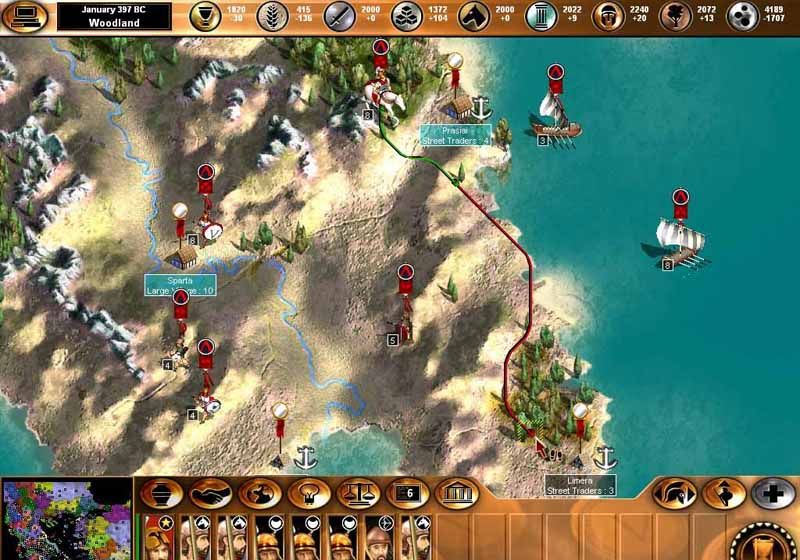
Task: Click the minimap of Greece
Action: point(66,519)
